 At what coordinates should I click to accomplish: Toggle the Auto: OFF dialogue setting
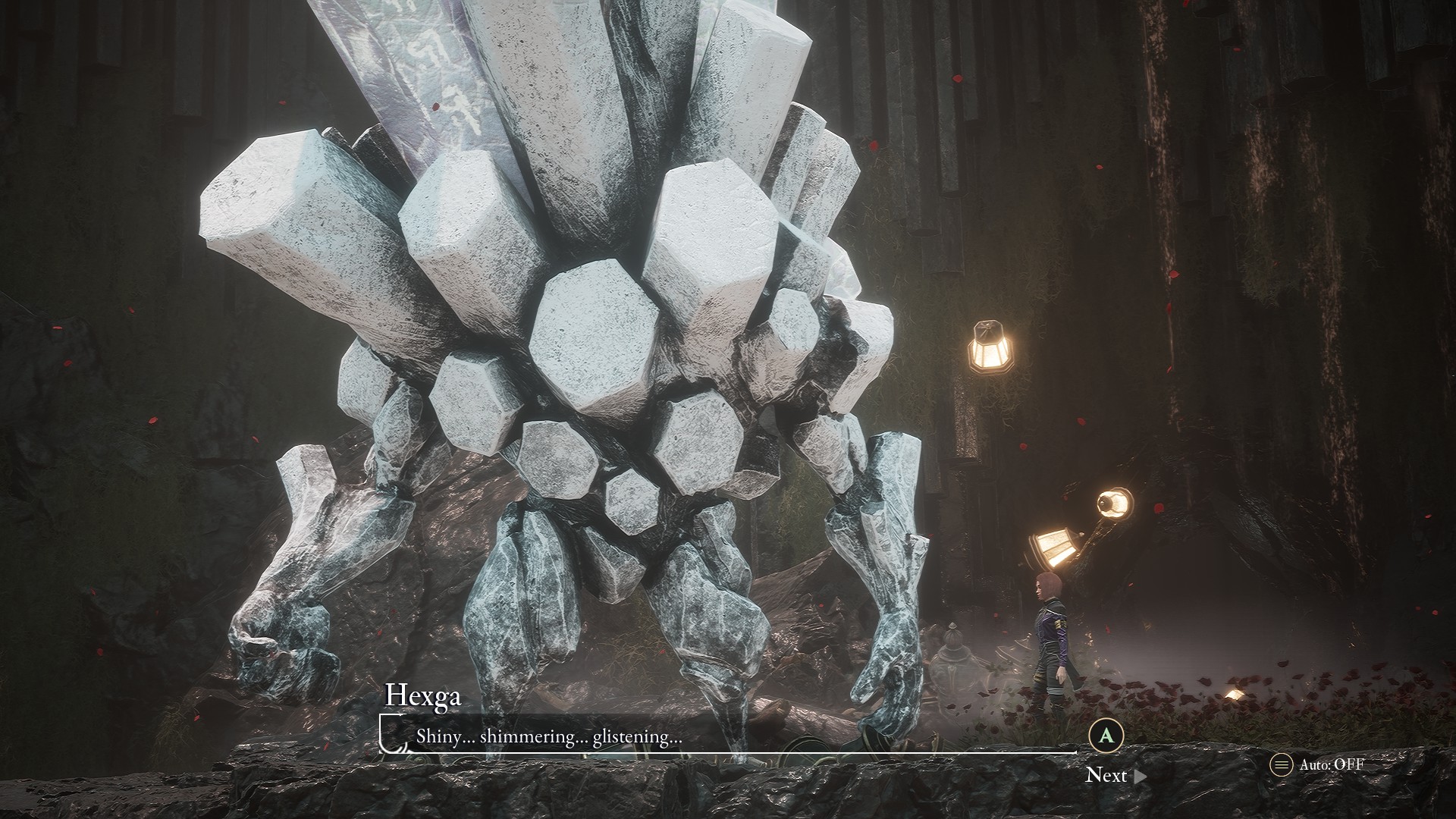click(1317, 764)
